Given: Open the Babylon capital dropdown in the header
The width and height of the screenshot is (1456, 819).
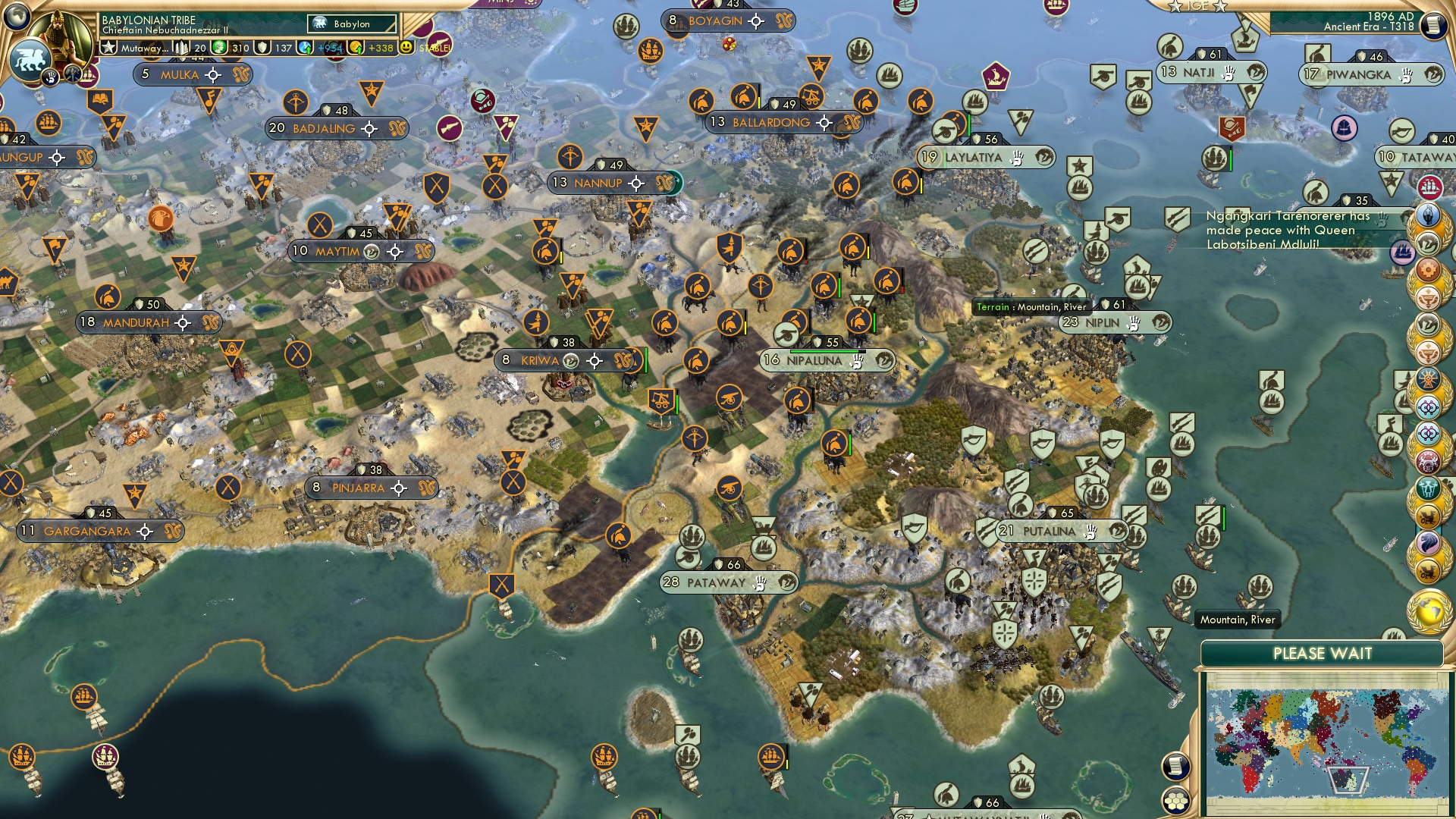Looking at the screenshot, I should click(351, 24).
